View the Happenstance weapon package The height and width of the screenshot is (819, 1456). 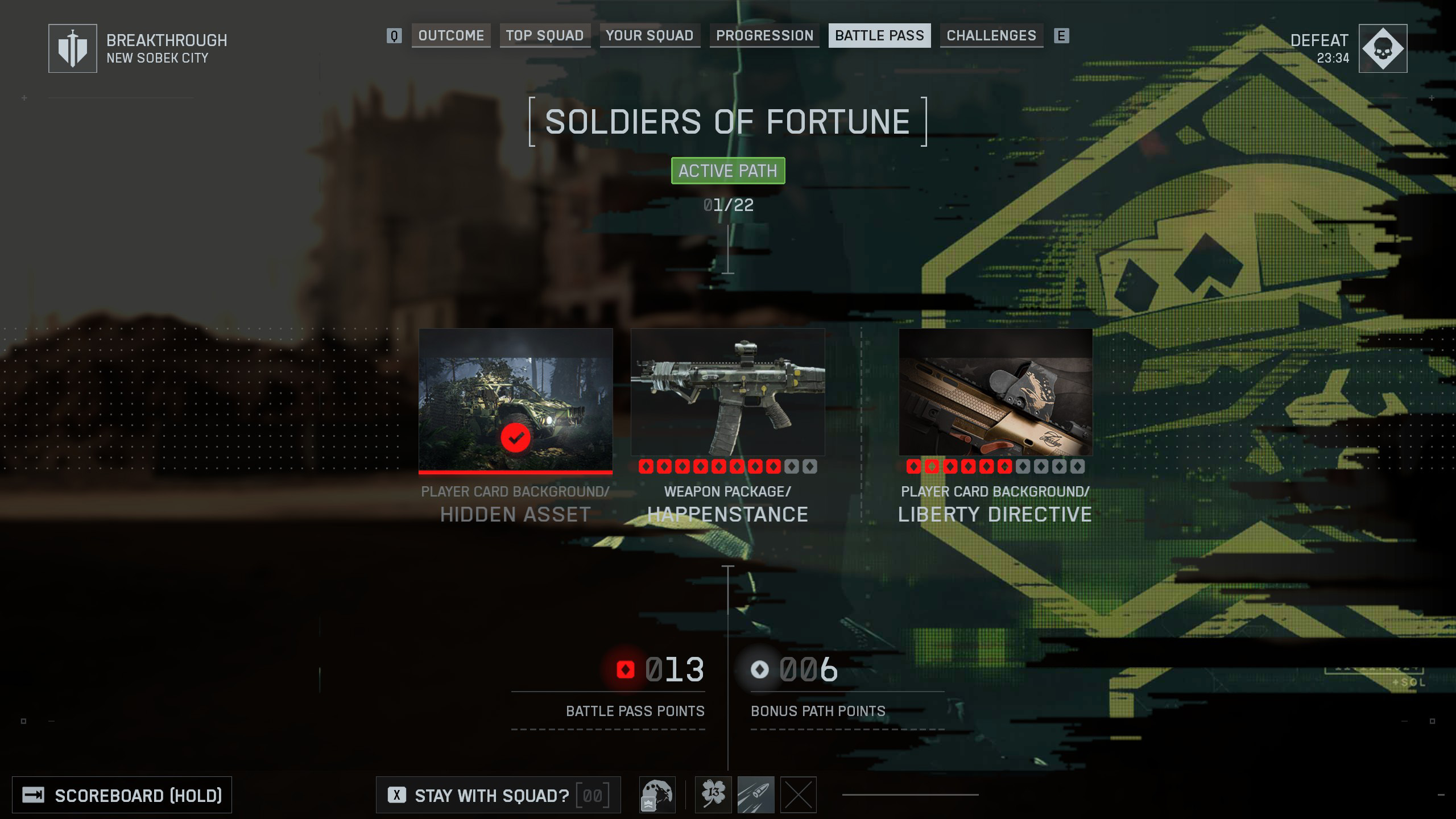[x=727, y=392]
